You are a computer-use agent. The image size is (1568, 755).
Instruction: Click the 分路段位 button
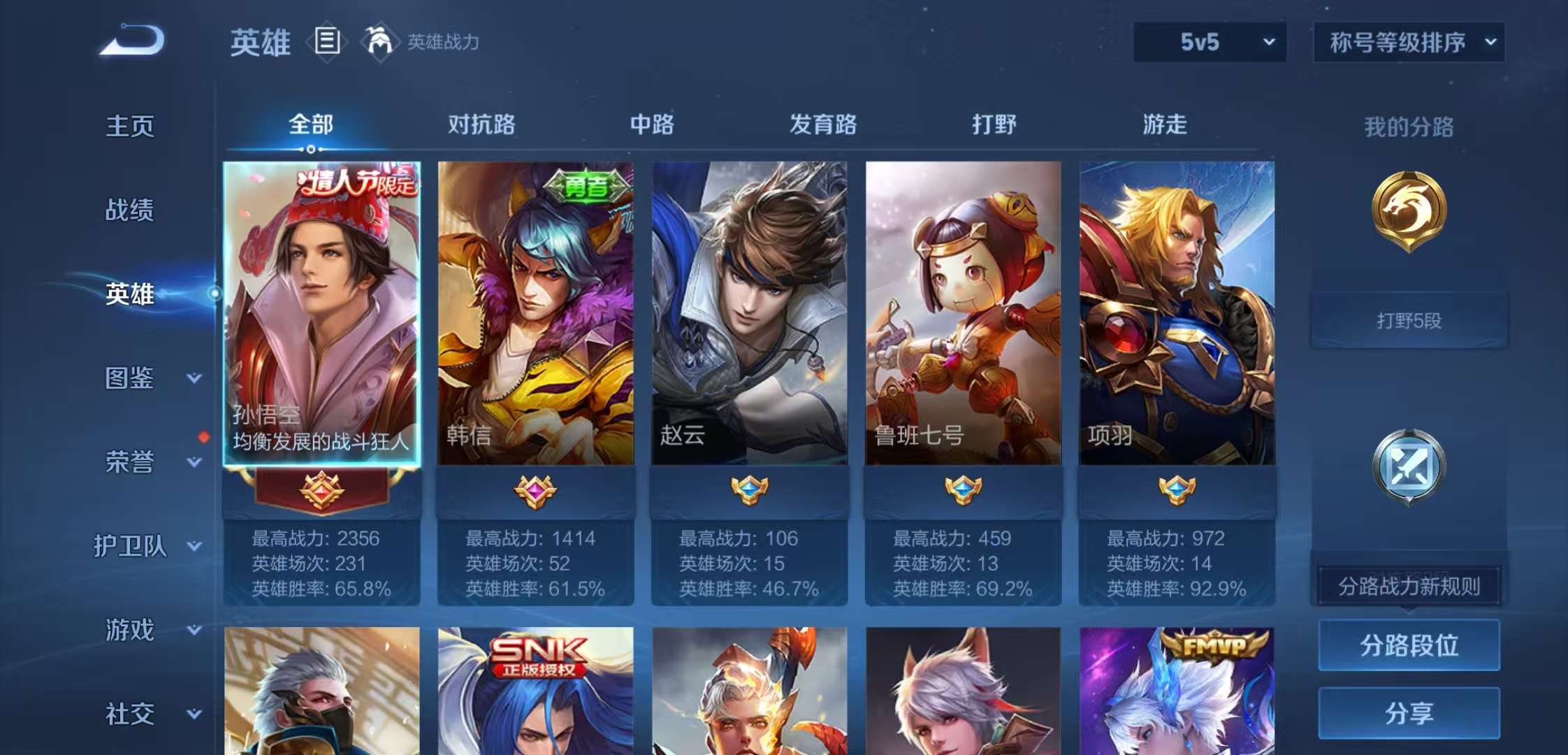tap(1409, 645)
